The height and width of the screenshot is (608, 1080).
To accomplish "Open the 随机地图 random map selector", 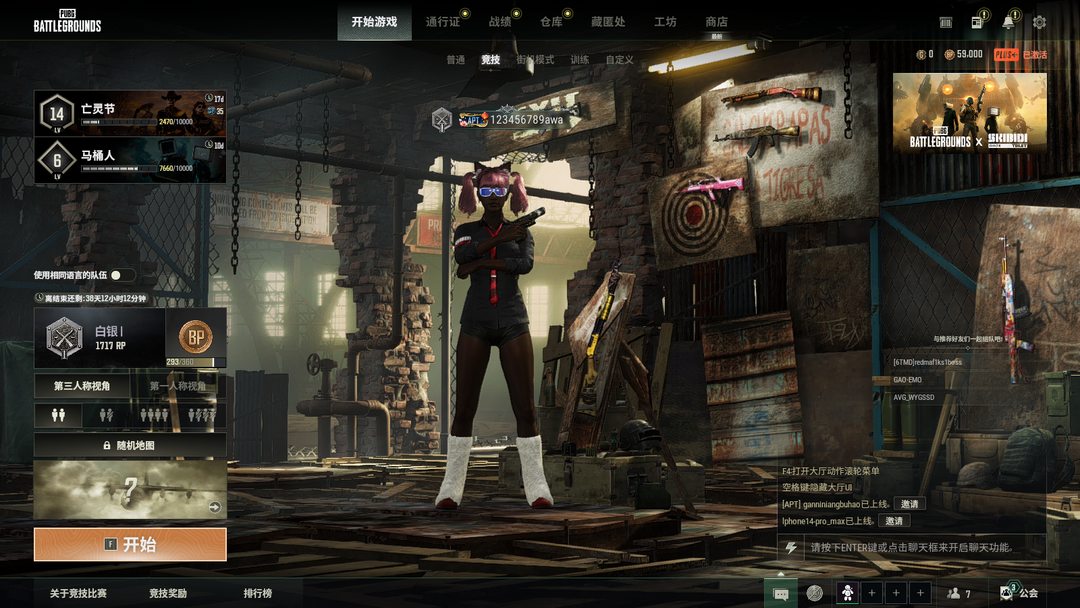I will [x=130, y=445].
